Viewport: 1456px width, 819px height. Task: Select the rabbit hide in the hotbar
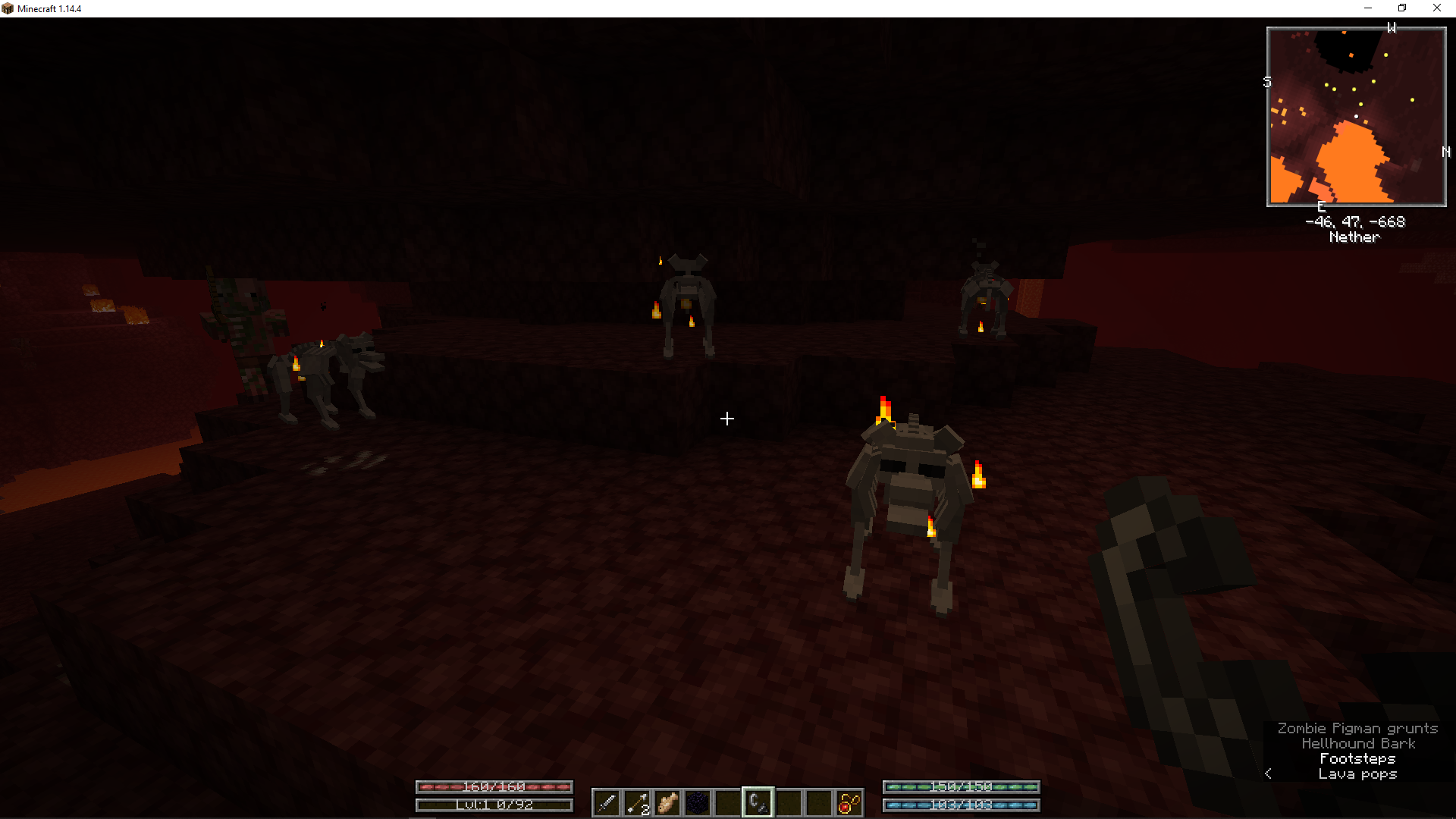pos(667,803)
